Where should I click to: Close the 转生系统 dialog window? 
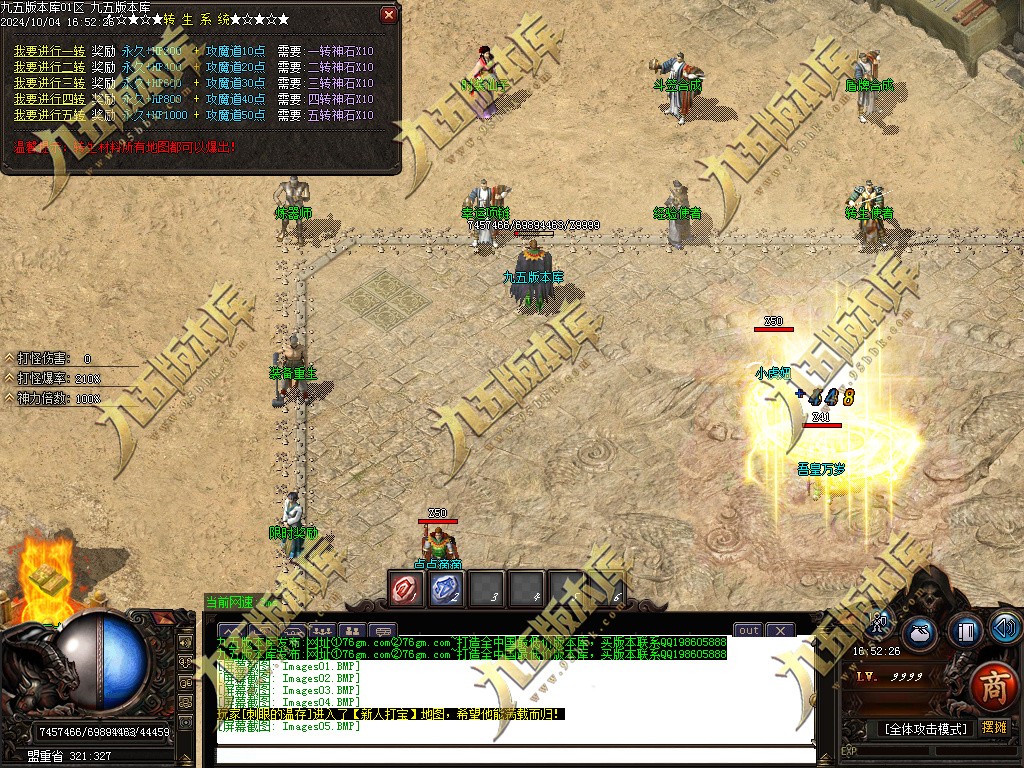pyautogui.click(x=389, y=15)
